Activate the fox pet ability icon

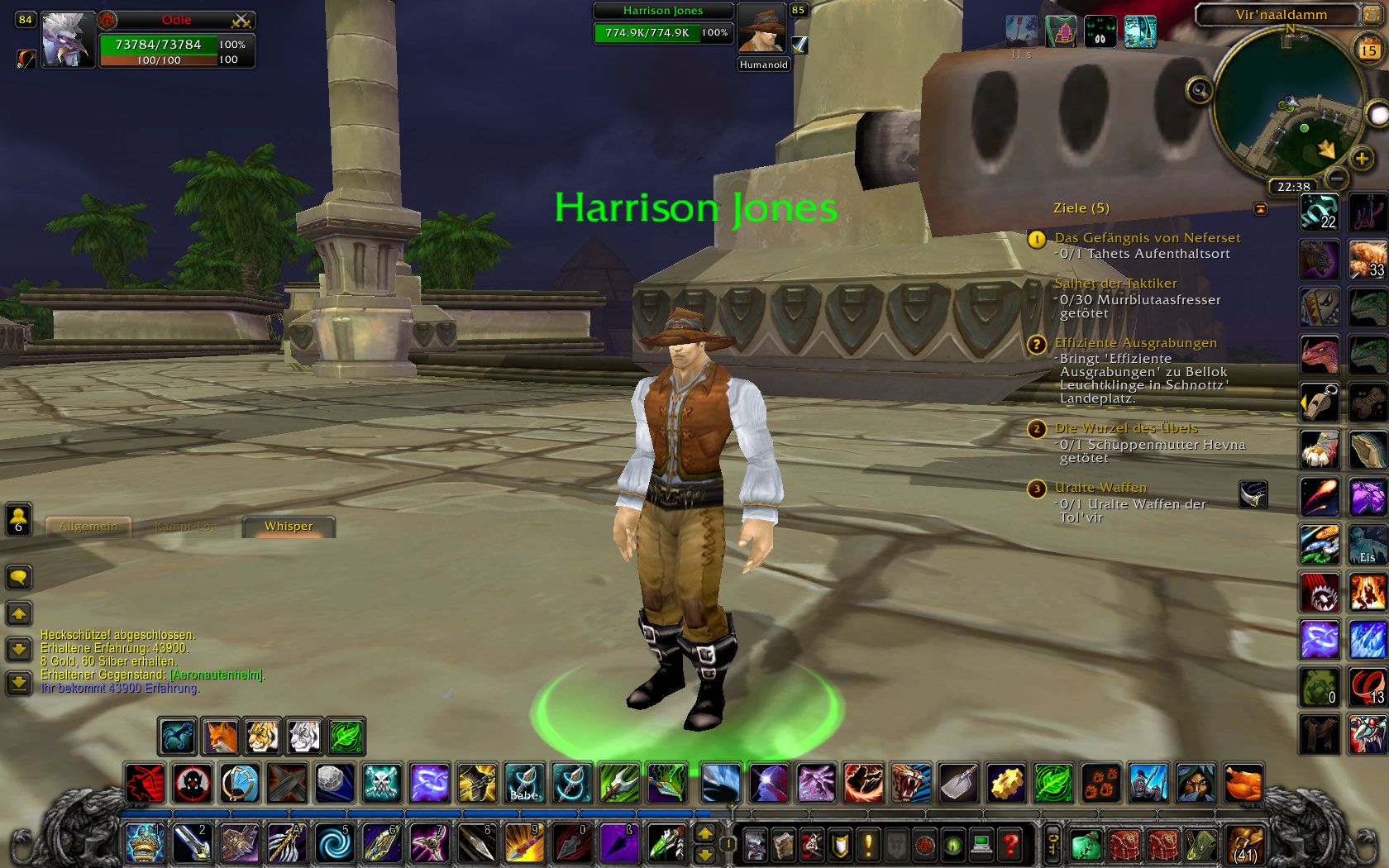click(x=221, y=736)
